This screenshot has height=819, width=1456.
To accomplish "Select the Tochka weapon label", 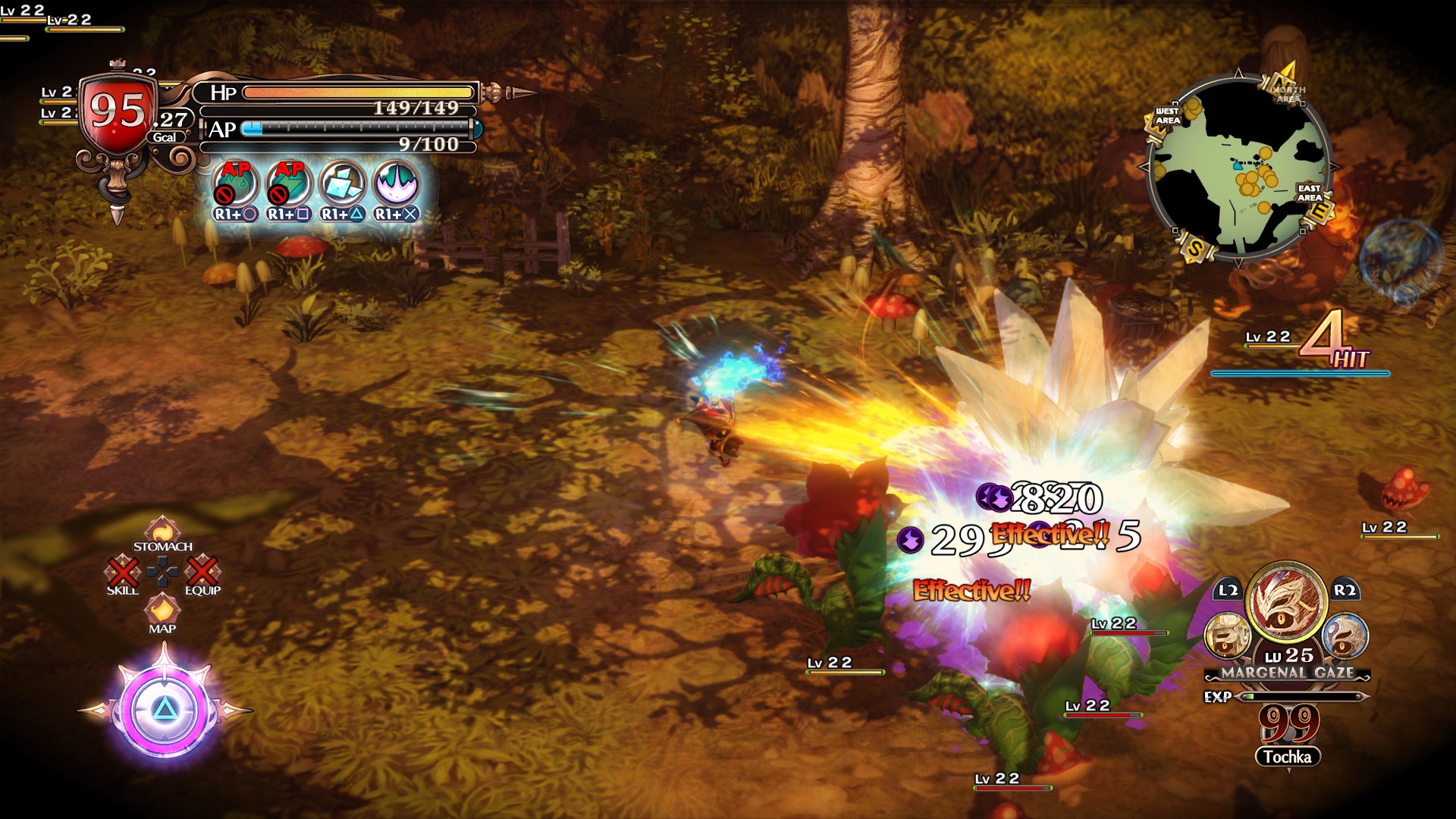I will (x=1287, y=757).
